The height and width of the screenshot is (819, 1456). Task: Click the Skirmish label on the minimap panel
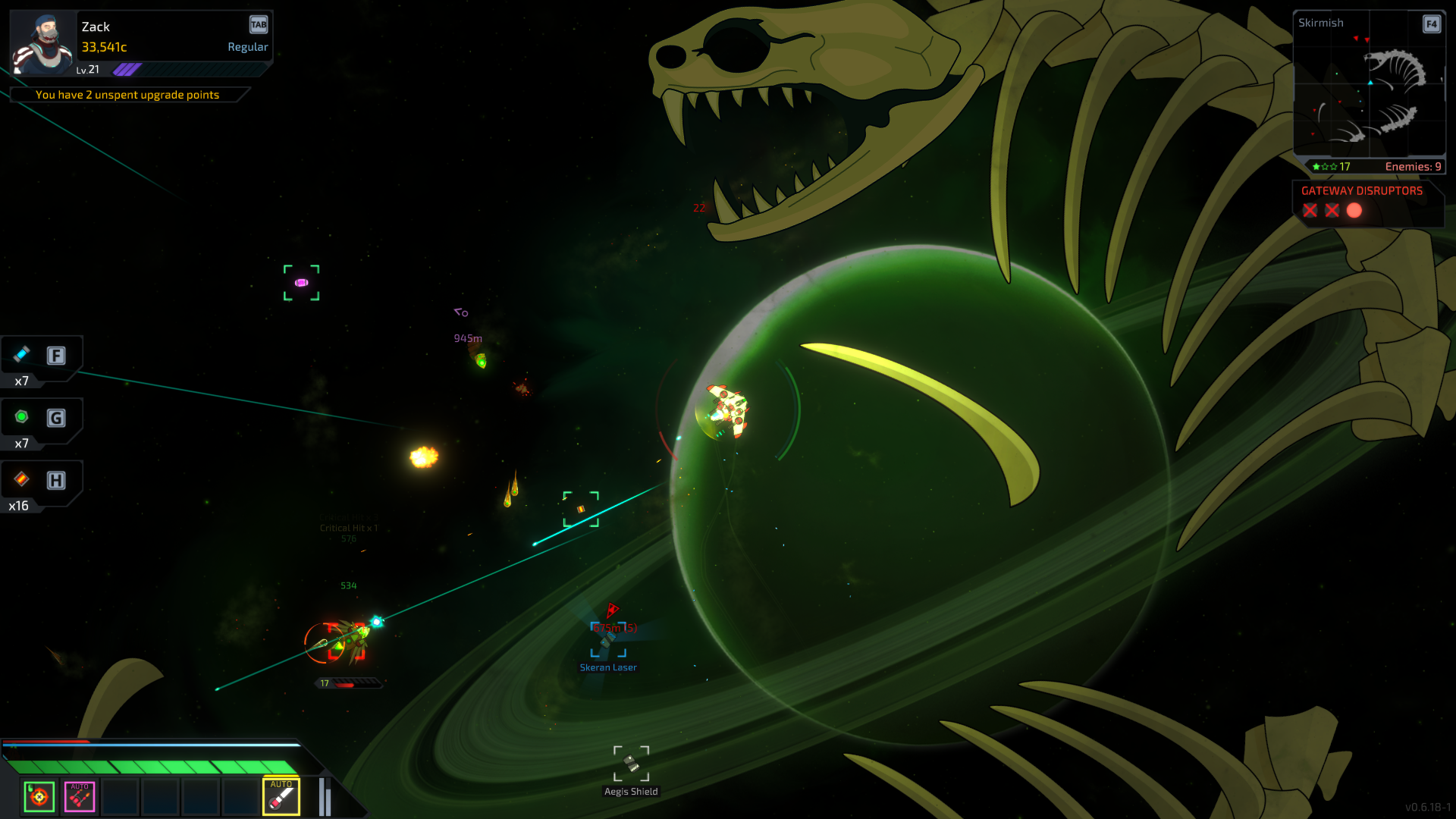point(1321,23)
